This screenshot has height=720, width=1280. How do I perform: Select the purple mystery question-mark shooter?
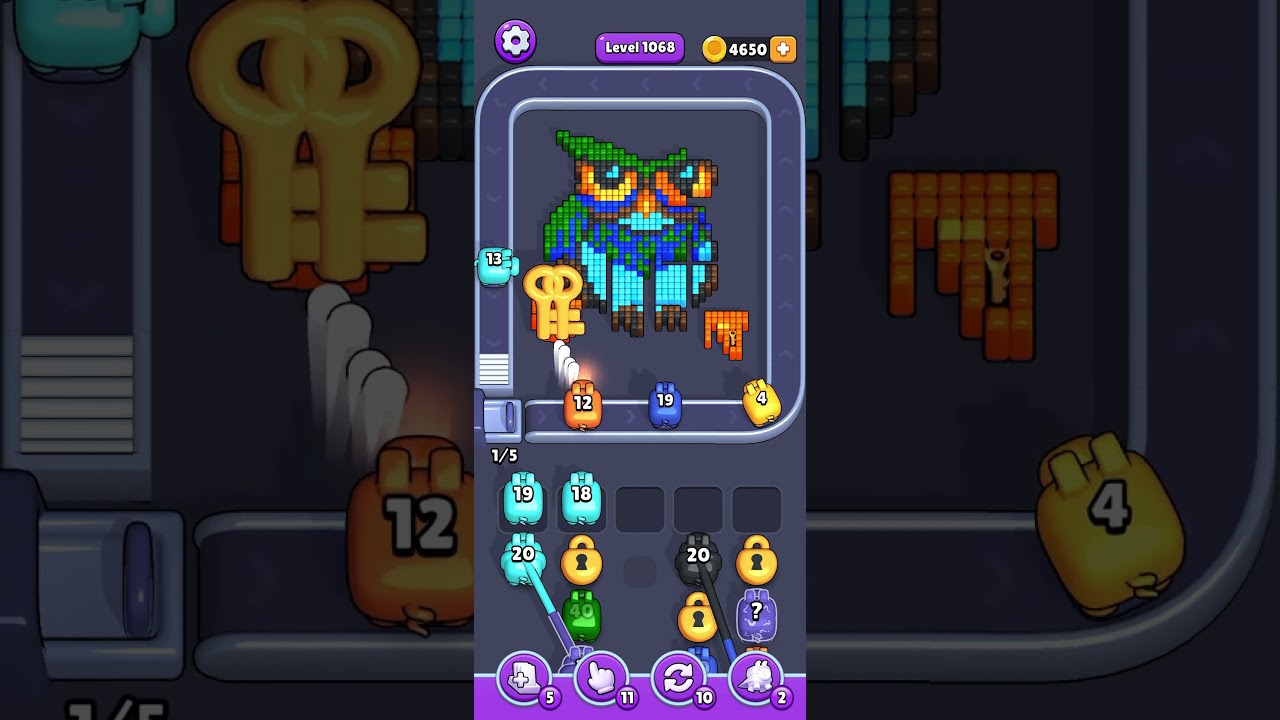[756, 615]
